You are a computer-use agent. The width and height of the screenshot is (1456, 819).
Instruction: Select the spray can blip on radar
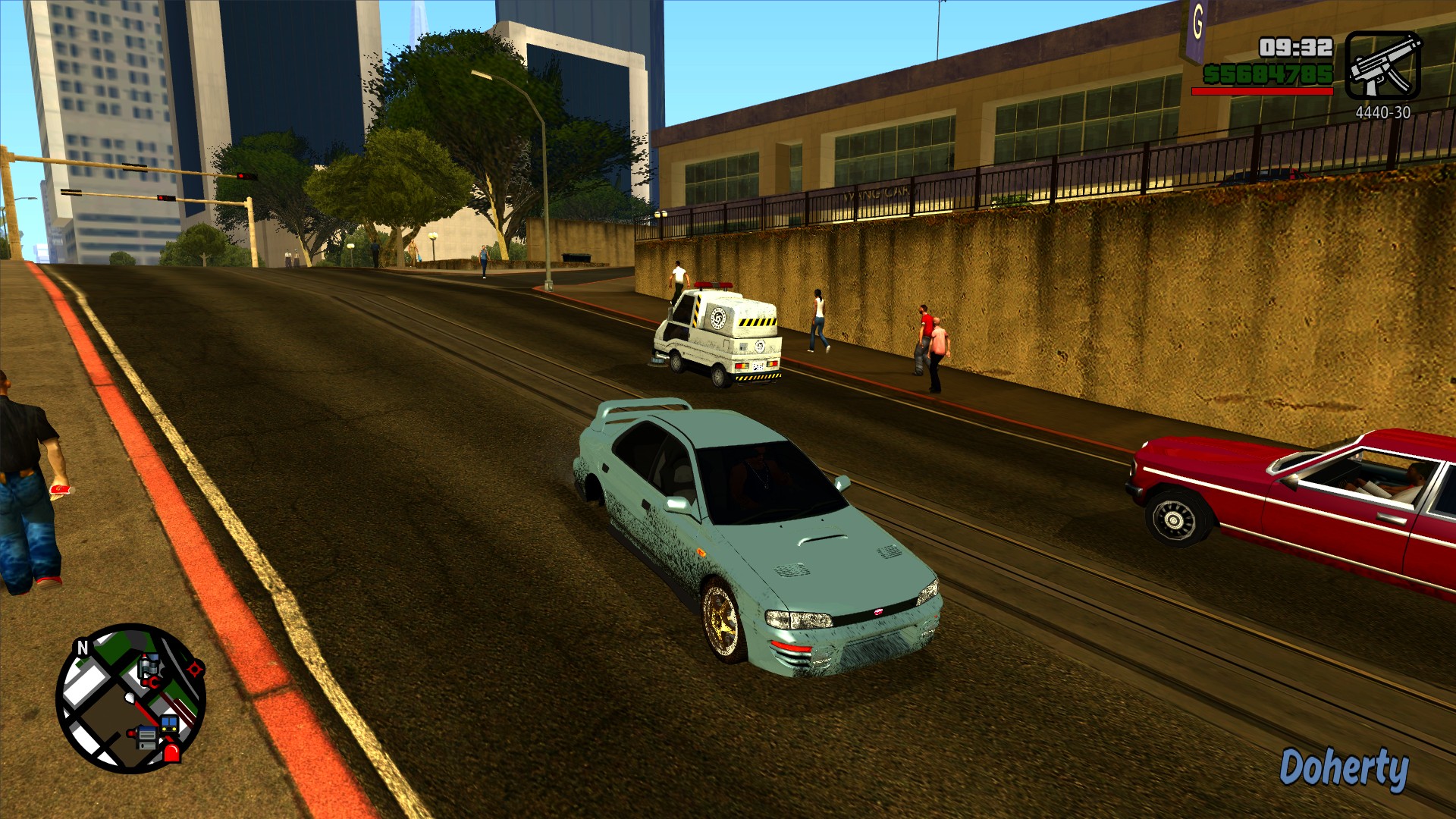149,665
